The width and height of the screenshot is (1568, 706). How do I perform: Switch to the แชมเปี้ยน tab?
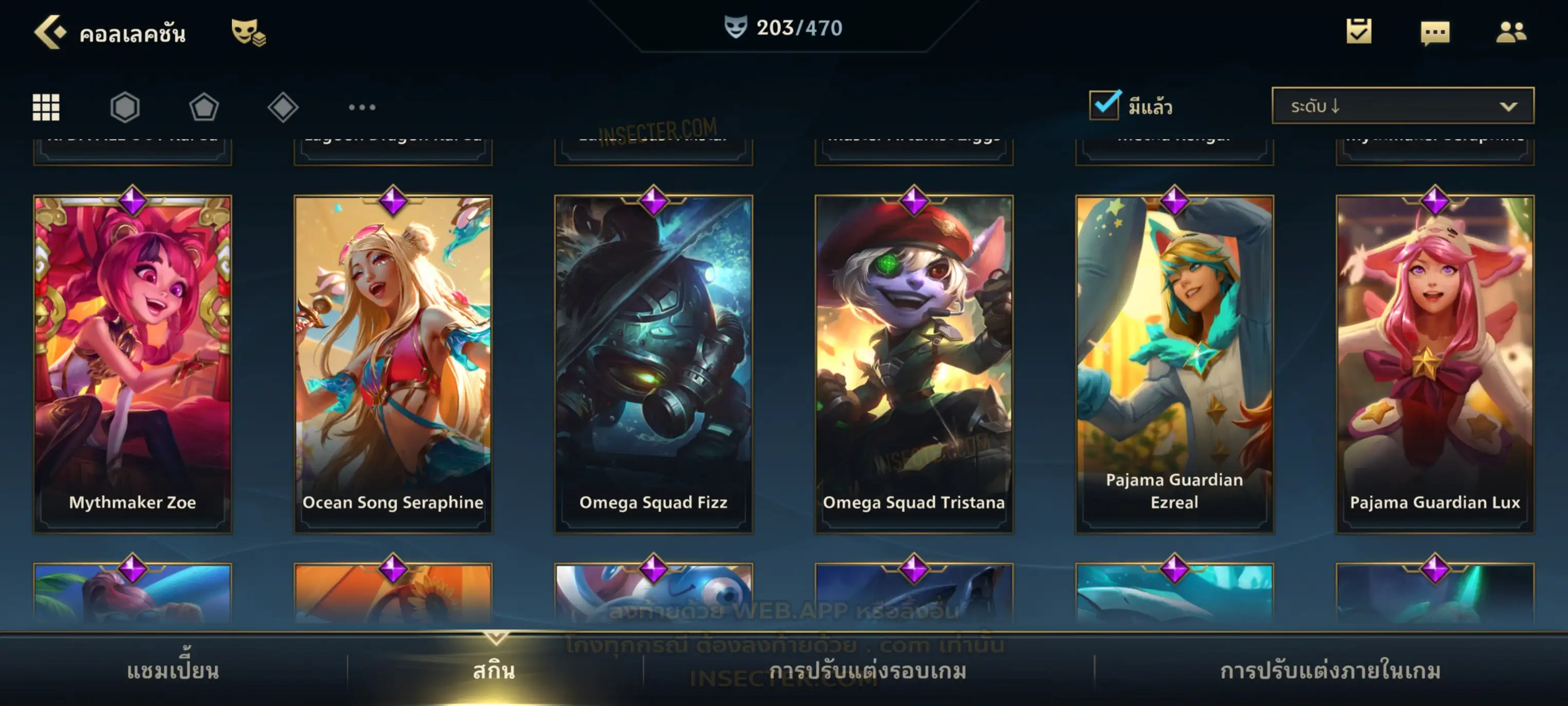(173, 671)
